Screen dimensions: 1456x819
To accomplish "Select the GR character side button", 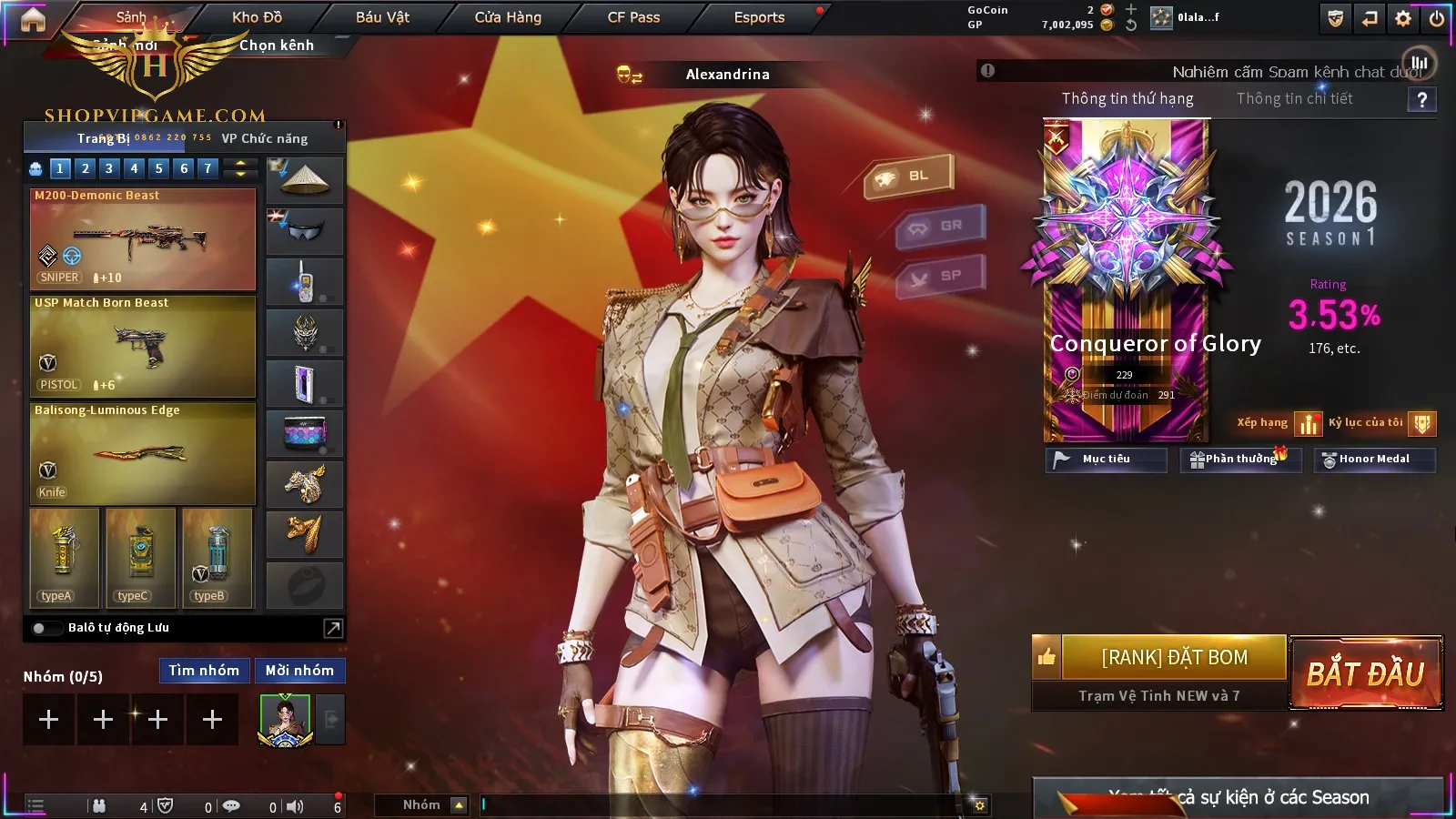I will click(941, 226).
